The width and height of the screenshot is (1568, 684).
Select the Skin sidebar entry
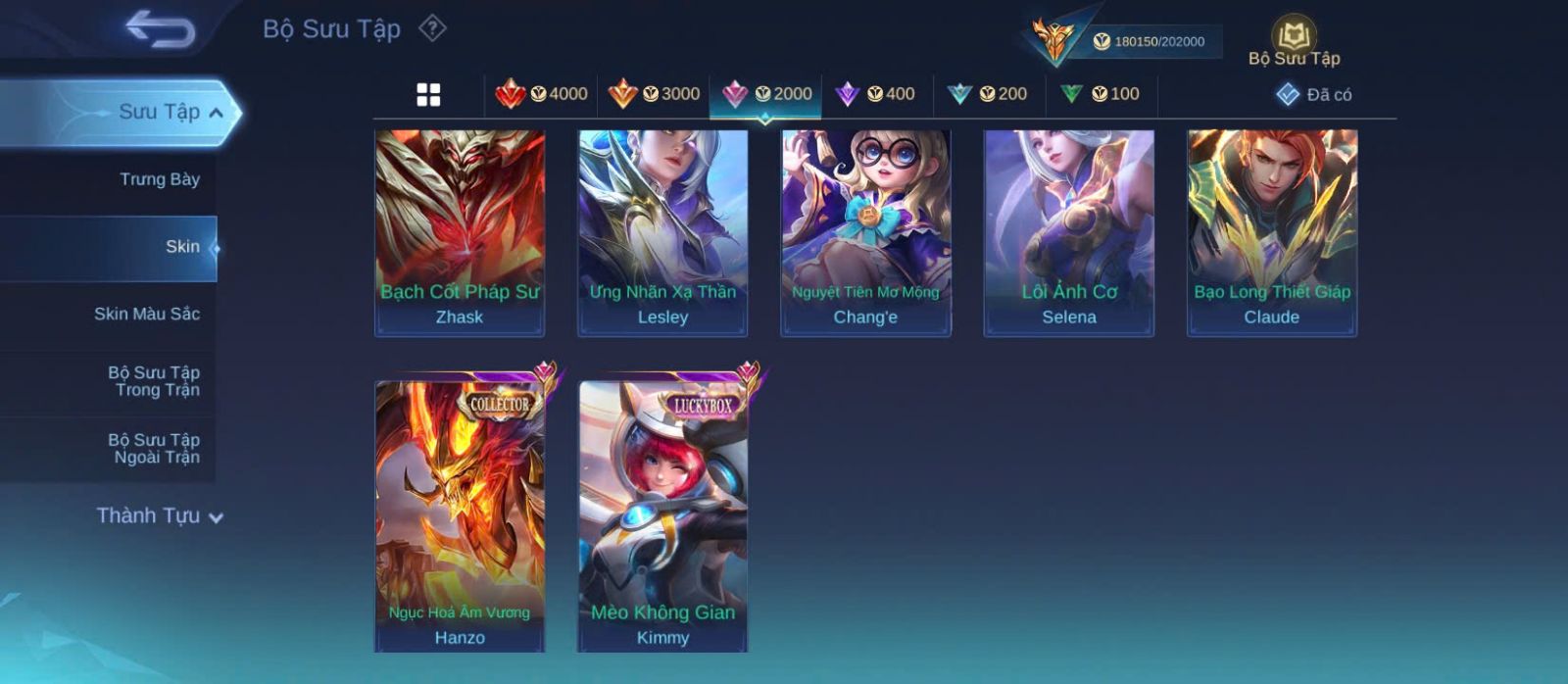coord(182,247)
